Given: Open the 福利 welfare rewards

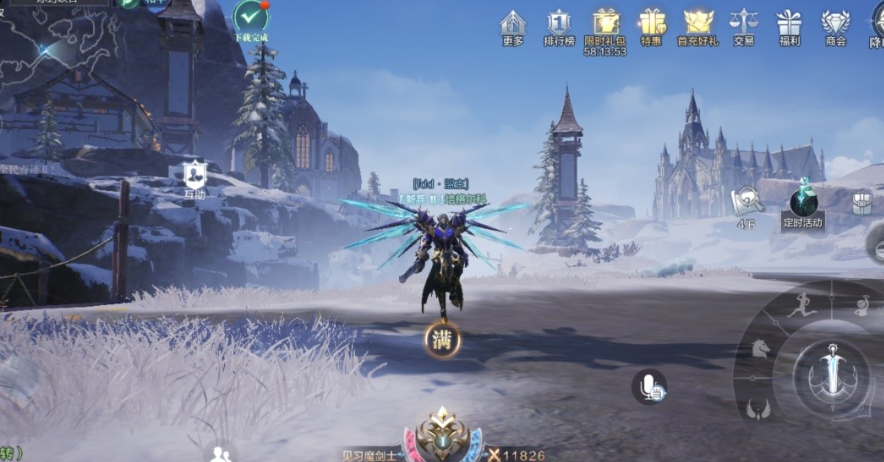Looking at the screenshot, I should (789, 26).
